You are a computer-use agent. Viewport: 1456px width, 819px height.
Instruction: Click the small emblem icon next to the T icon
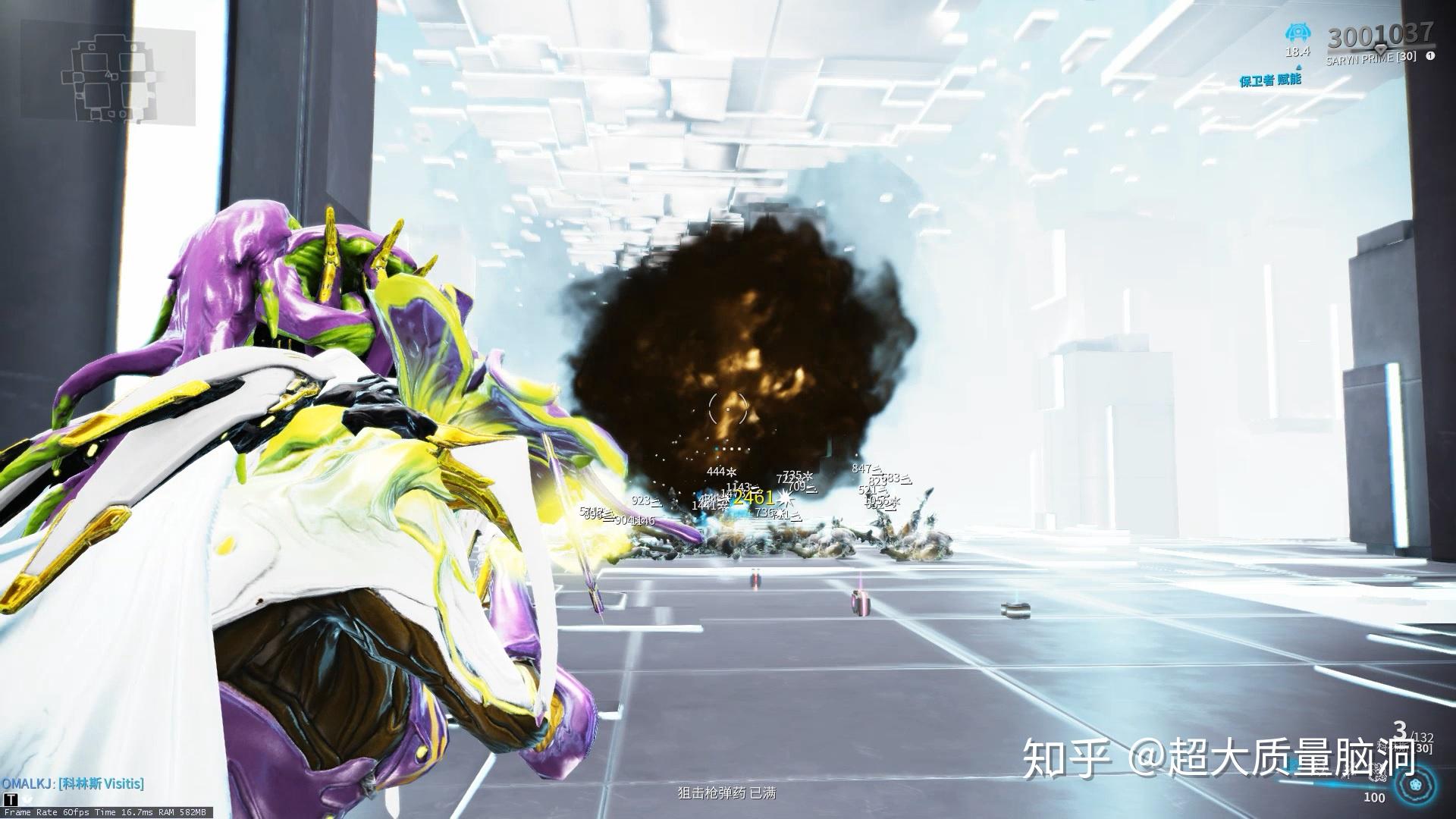pyautogui.click(x=27, y=800)
